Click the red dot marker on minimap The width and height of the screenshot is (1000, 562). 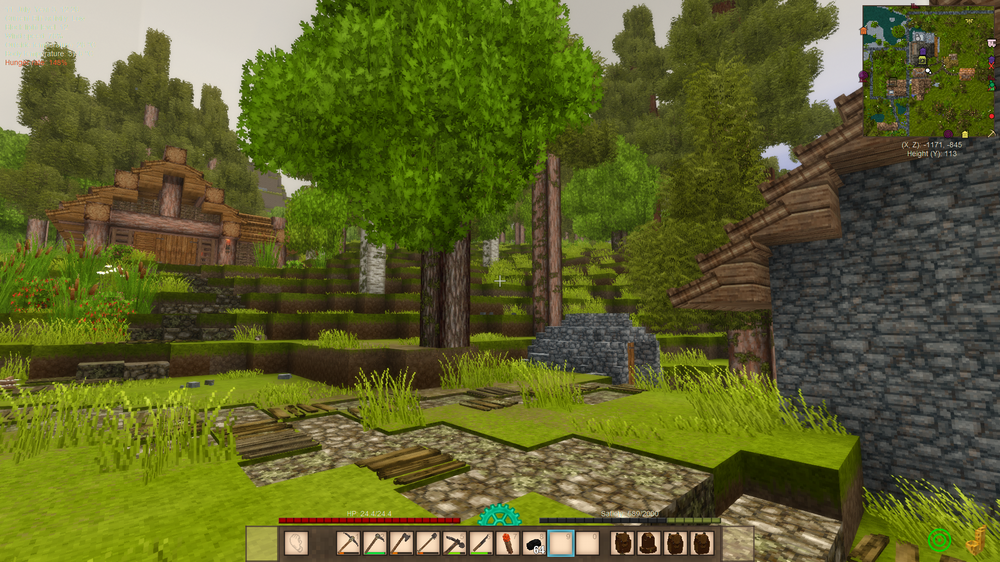pos(992,116)
